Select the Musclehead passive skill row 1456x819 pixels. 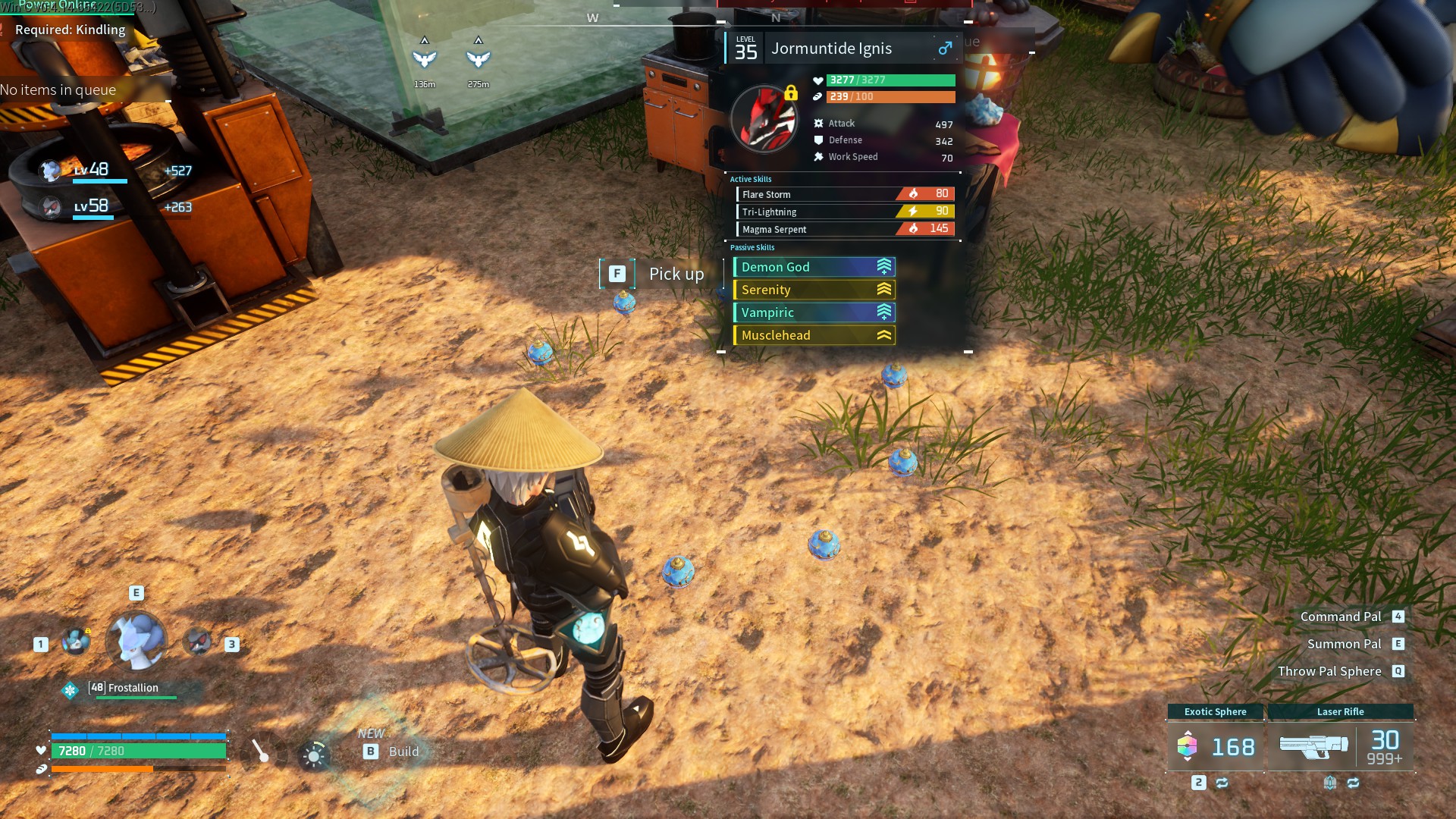pyautogui.click(x=814, y=335)
